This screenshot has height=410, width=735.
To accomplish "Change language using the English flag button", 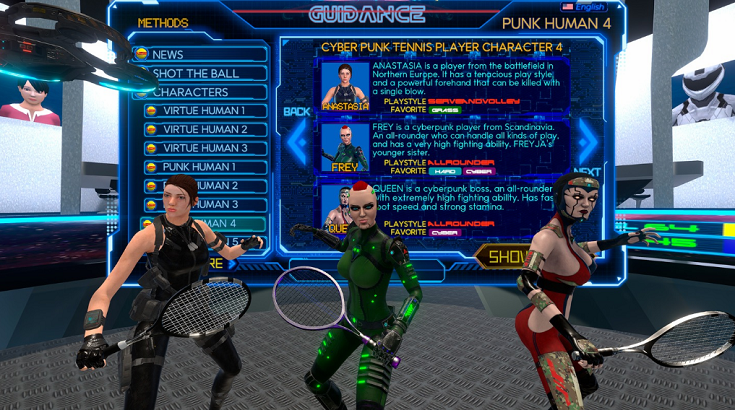I will tap(583, 7).
